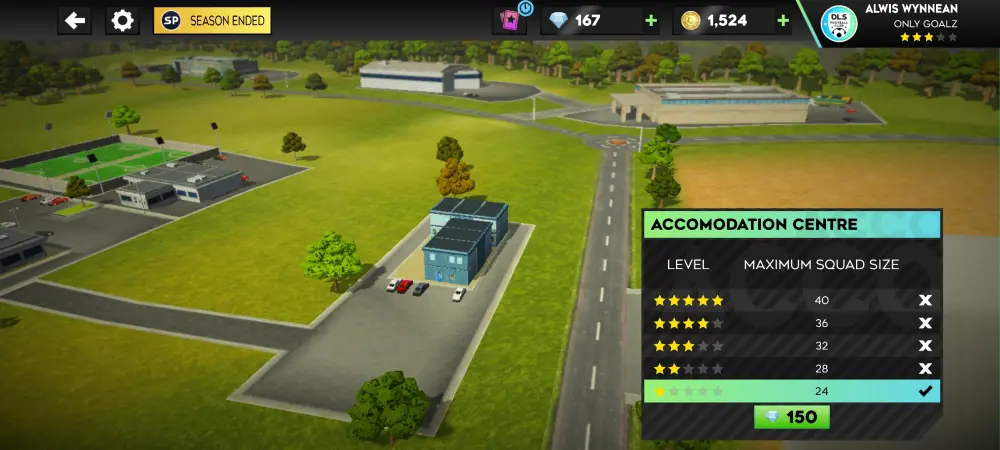Select the two-star 28 squad size row
Viewport: 1000px width, 450px height.
[x=792, y=368]
